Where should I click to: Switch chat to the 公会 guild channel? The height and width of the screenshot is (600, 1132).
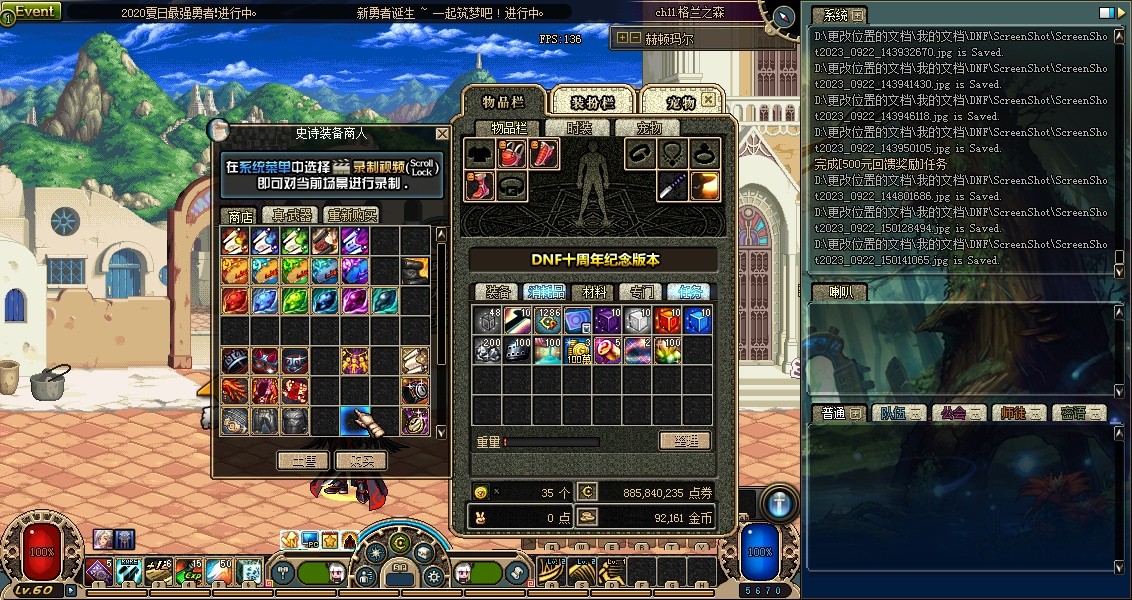point(958,413)
